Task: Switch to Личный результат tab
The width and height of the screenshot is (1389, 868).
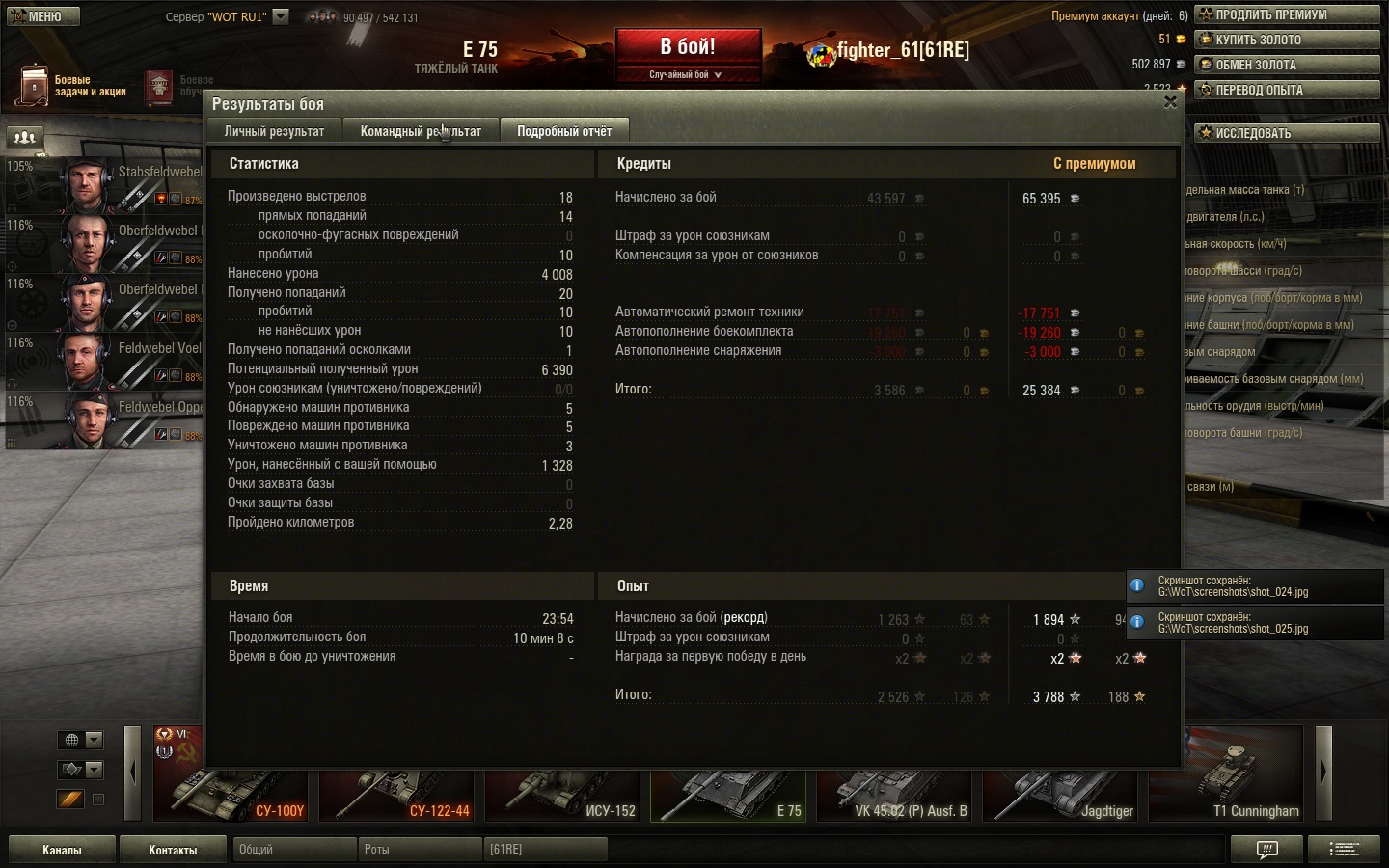Action: tap(274, 131)
